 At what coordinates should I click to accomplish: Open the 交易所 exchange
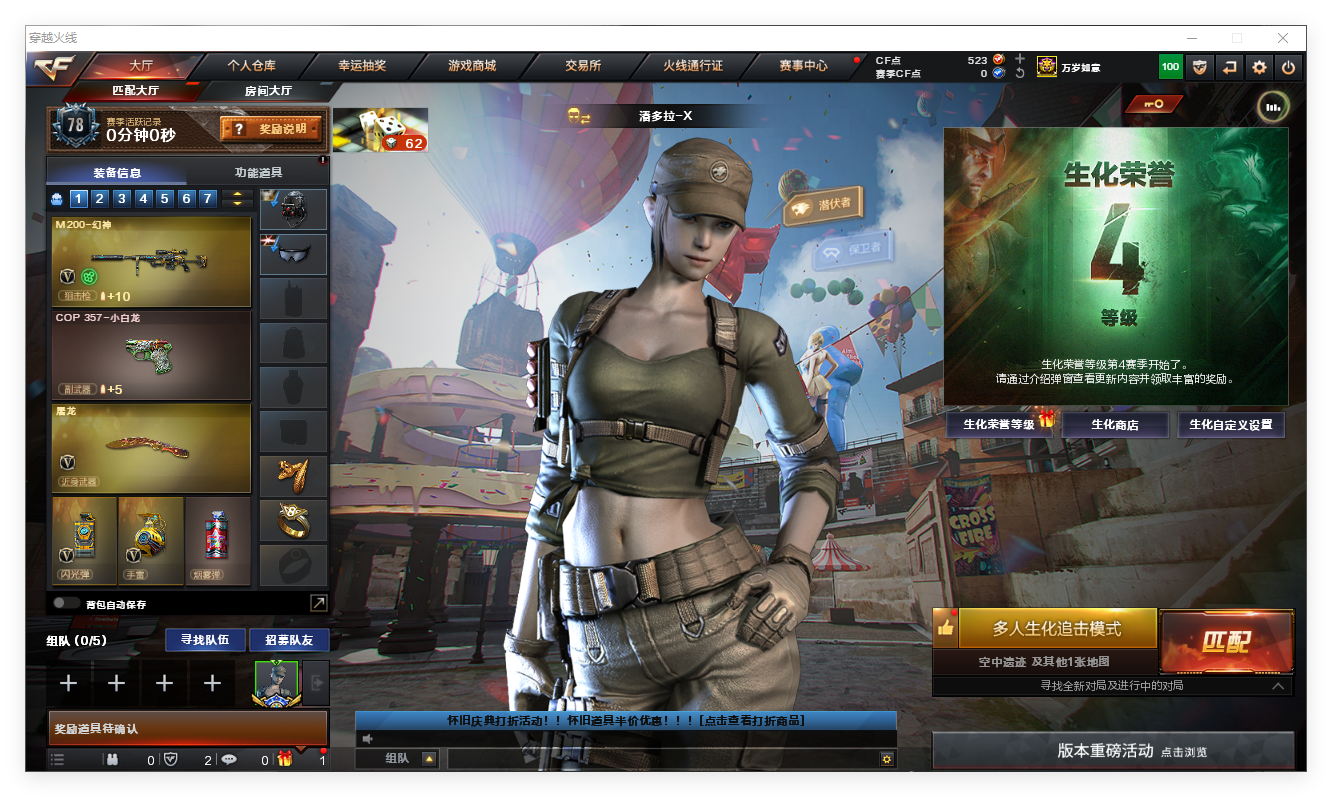click(582, 66)
